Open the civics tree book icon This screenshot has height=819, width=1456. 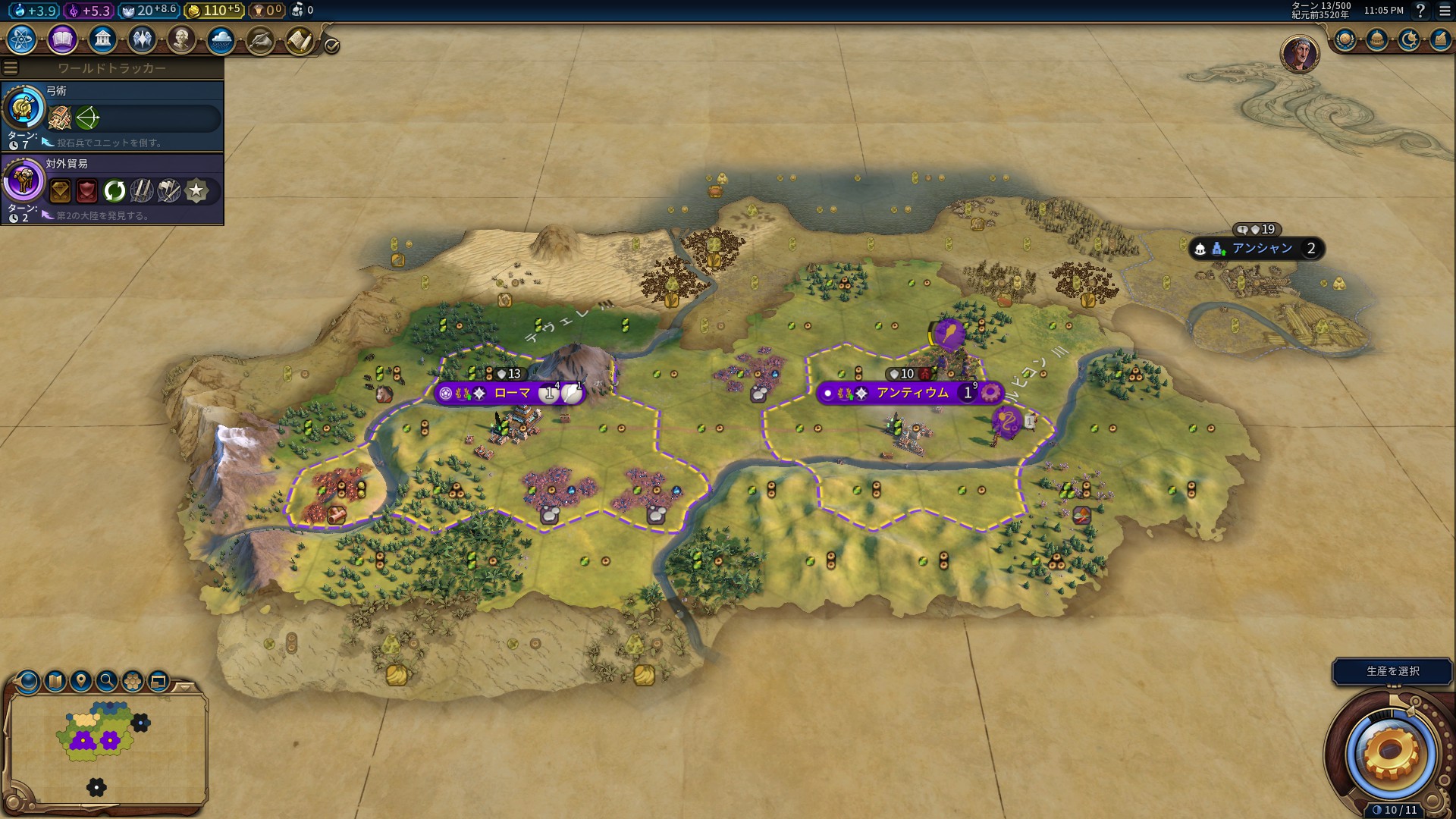(62, 39)
